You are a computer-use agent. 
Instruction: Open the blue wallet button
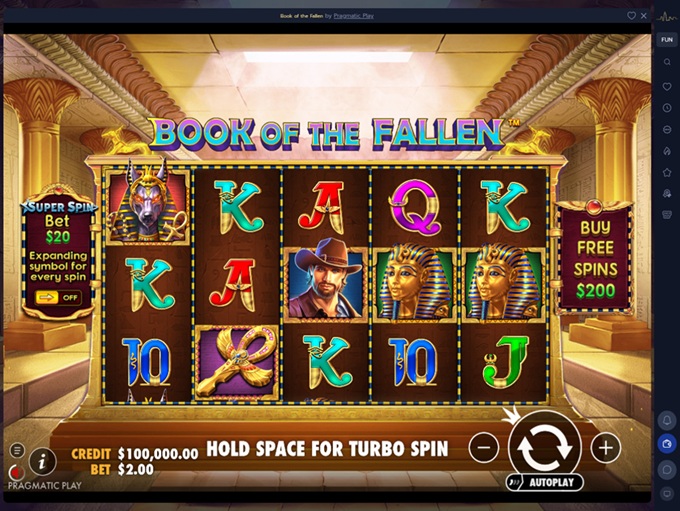667,443
